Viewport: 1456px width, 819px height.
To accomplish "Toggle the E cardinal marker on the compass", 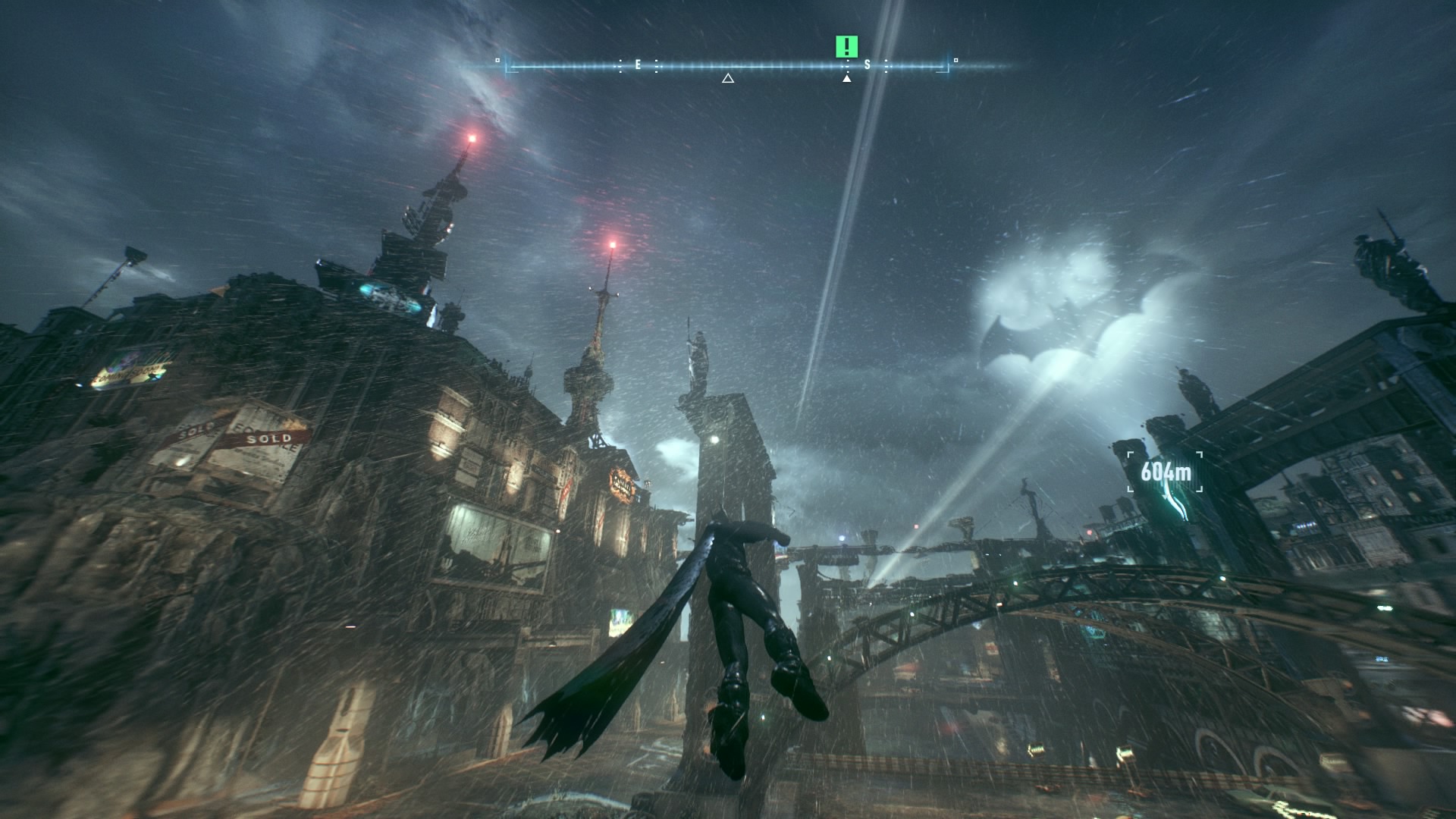I will coord(637,65).
